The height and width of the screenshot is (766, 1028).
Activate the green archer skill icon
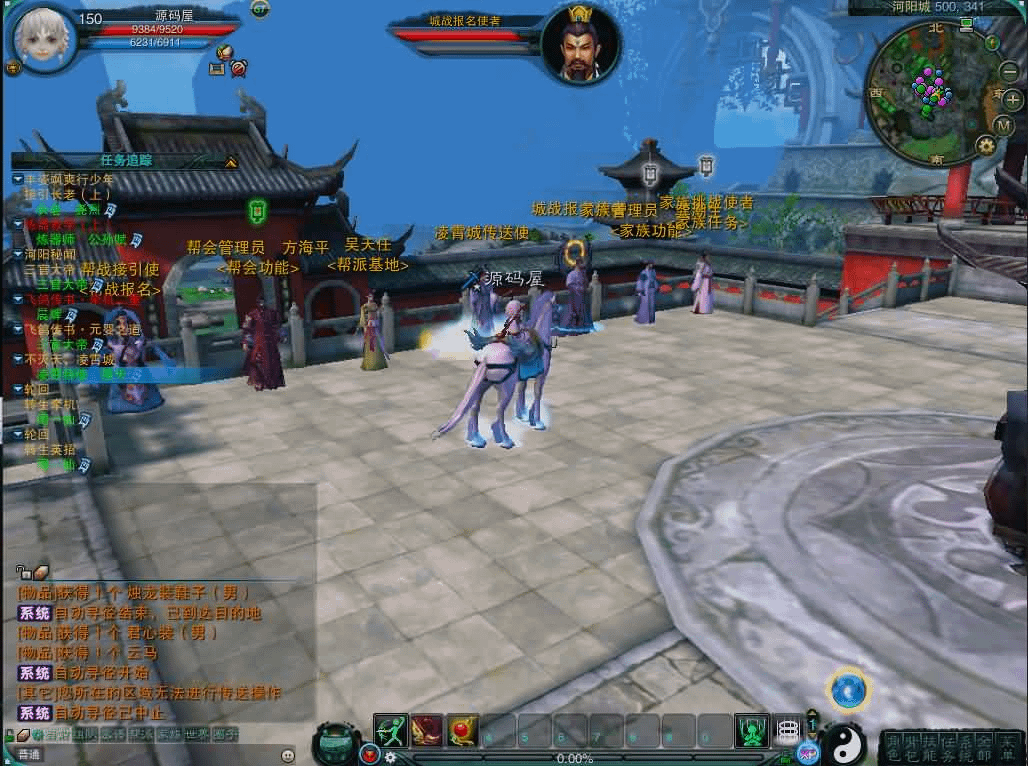click(x=391, y=731)
